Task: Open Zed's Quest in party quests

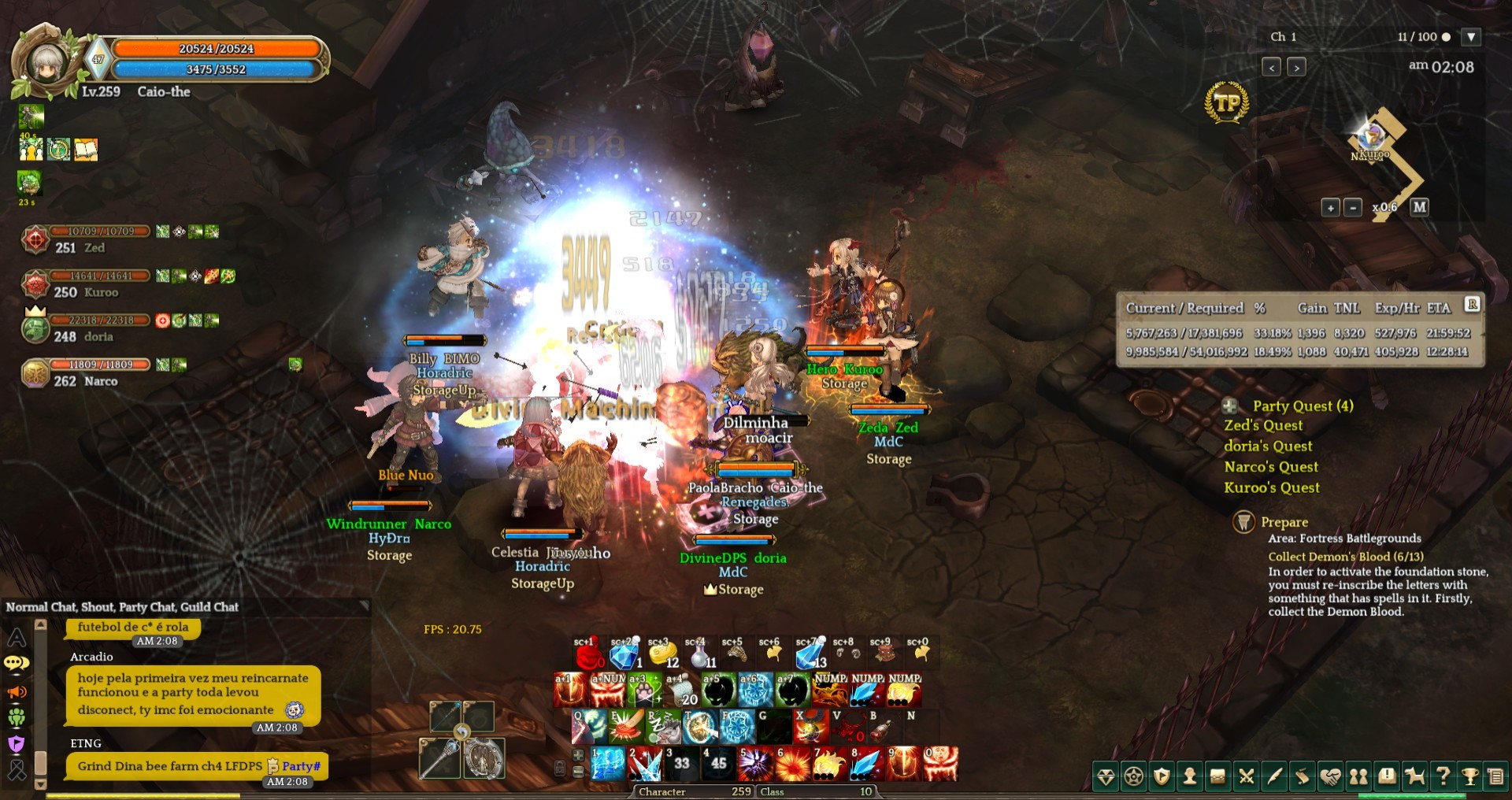Action: point(1263,425)
